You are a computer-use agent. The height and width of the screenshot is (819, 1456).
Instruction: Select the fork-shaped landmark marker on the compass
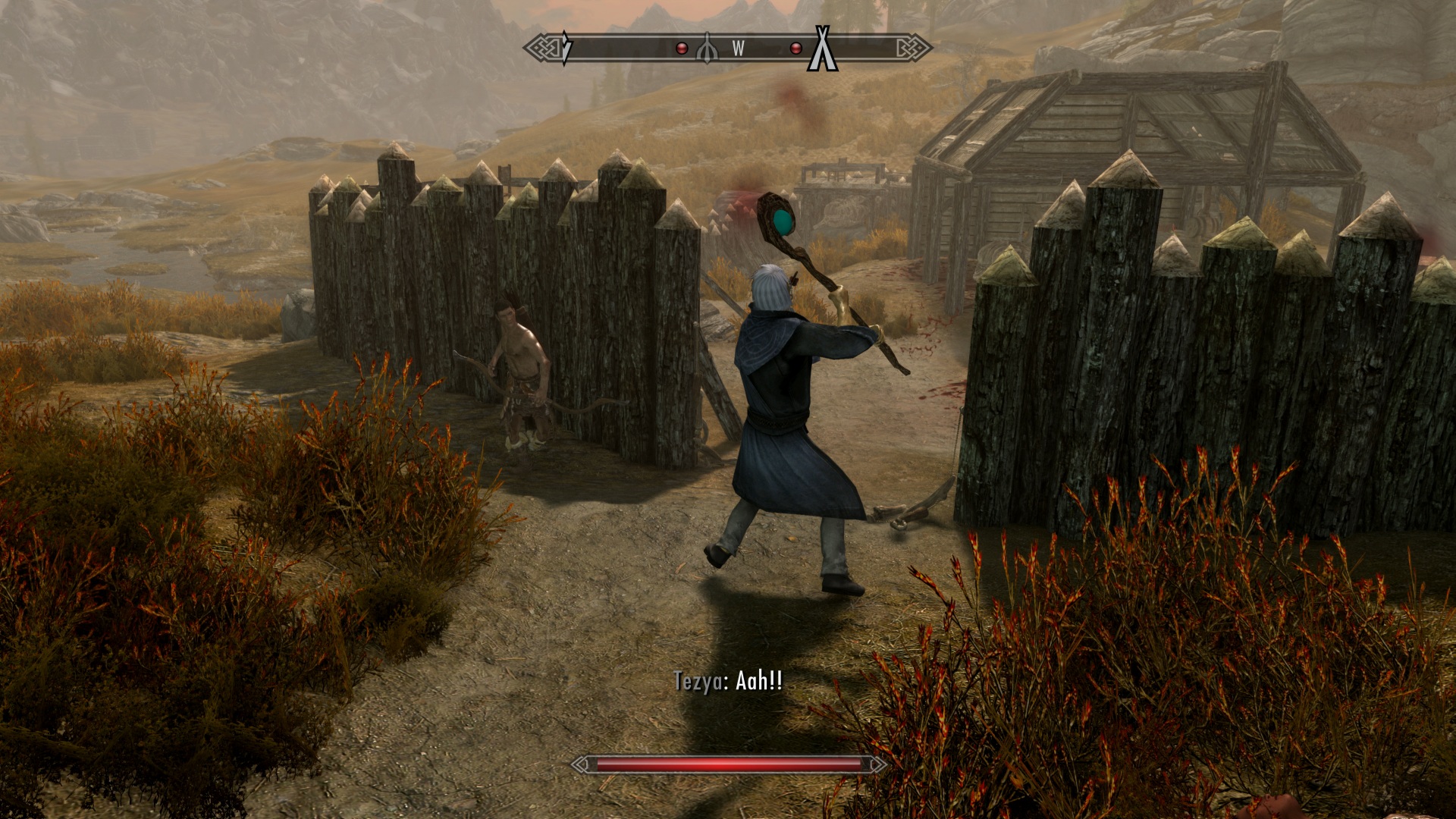point(707,49)
